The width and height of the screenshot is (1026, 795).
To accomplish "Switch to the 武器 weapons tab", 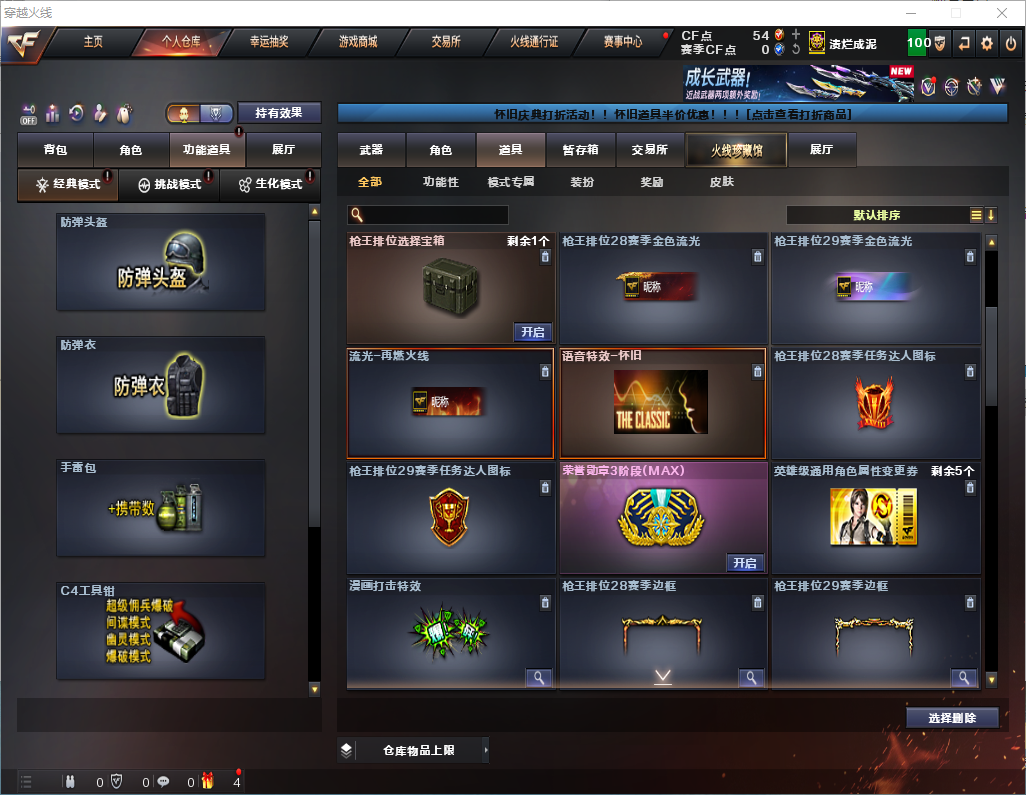I will point(371,150).
